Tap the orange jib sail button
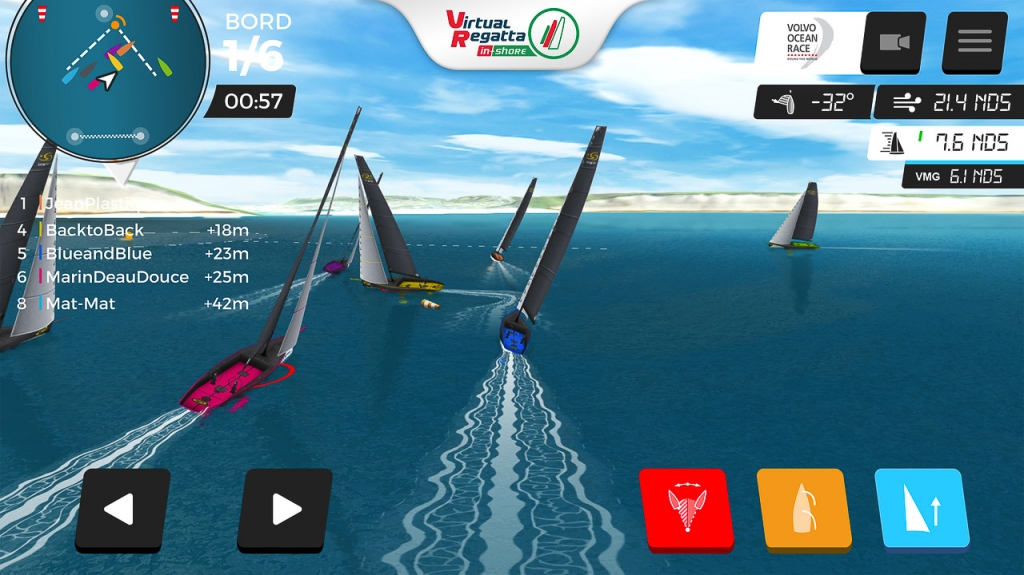 point(803,509)
